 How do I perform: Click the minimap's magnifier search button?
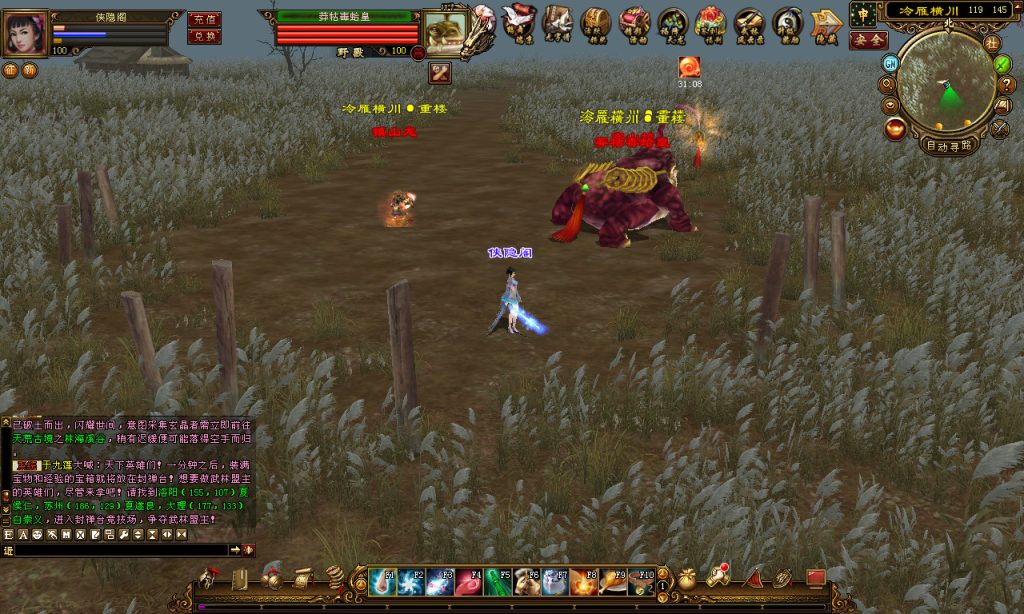888,84
